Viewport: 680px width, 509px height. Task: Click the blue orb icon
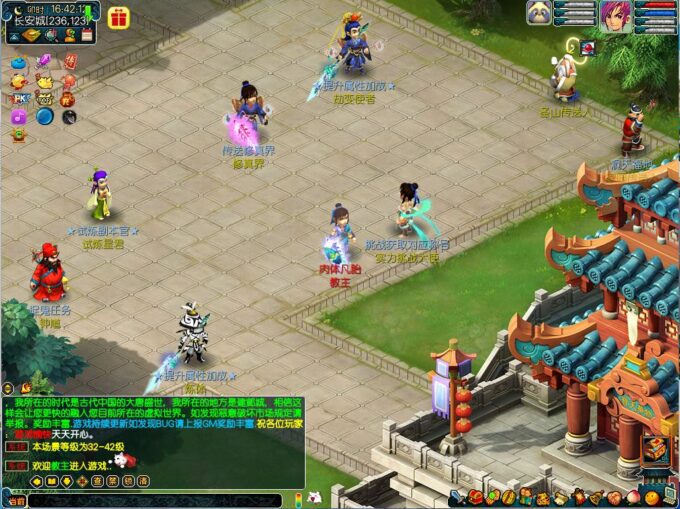coord(44,117)
